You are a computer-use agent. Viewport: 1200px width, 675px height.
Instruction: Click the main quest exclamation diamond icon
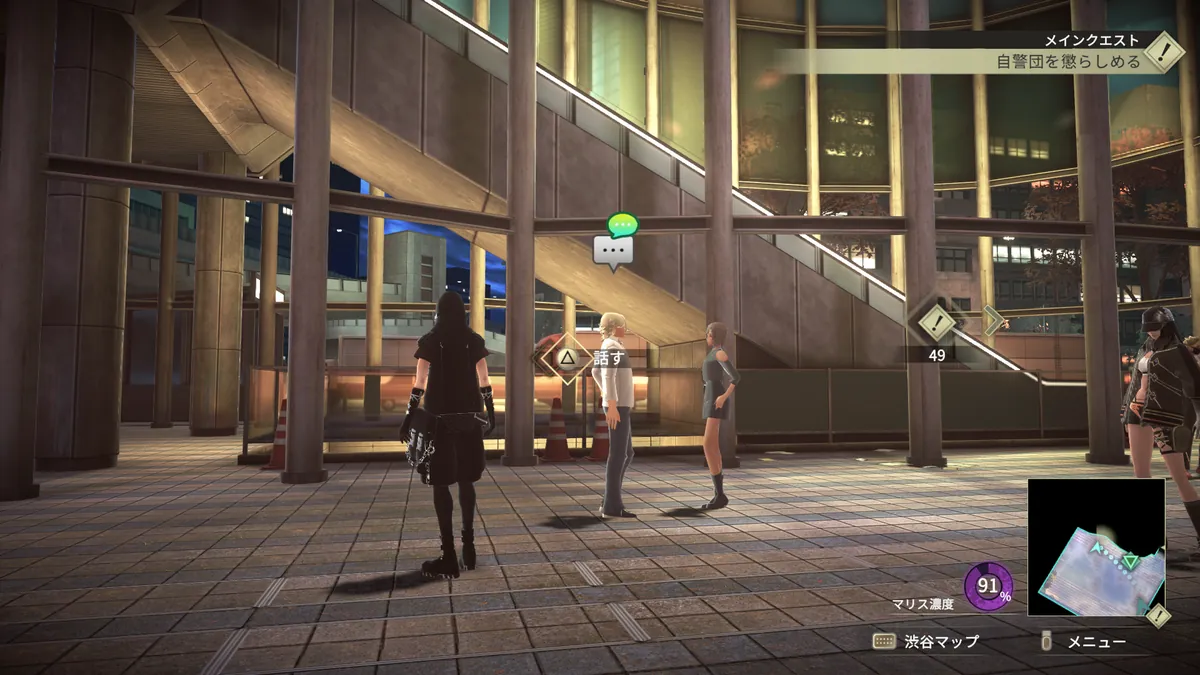(x=1163, y=51)
